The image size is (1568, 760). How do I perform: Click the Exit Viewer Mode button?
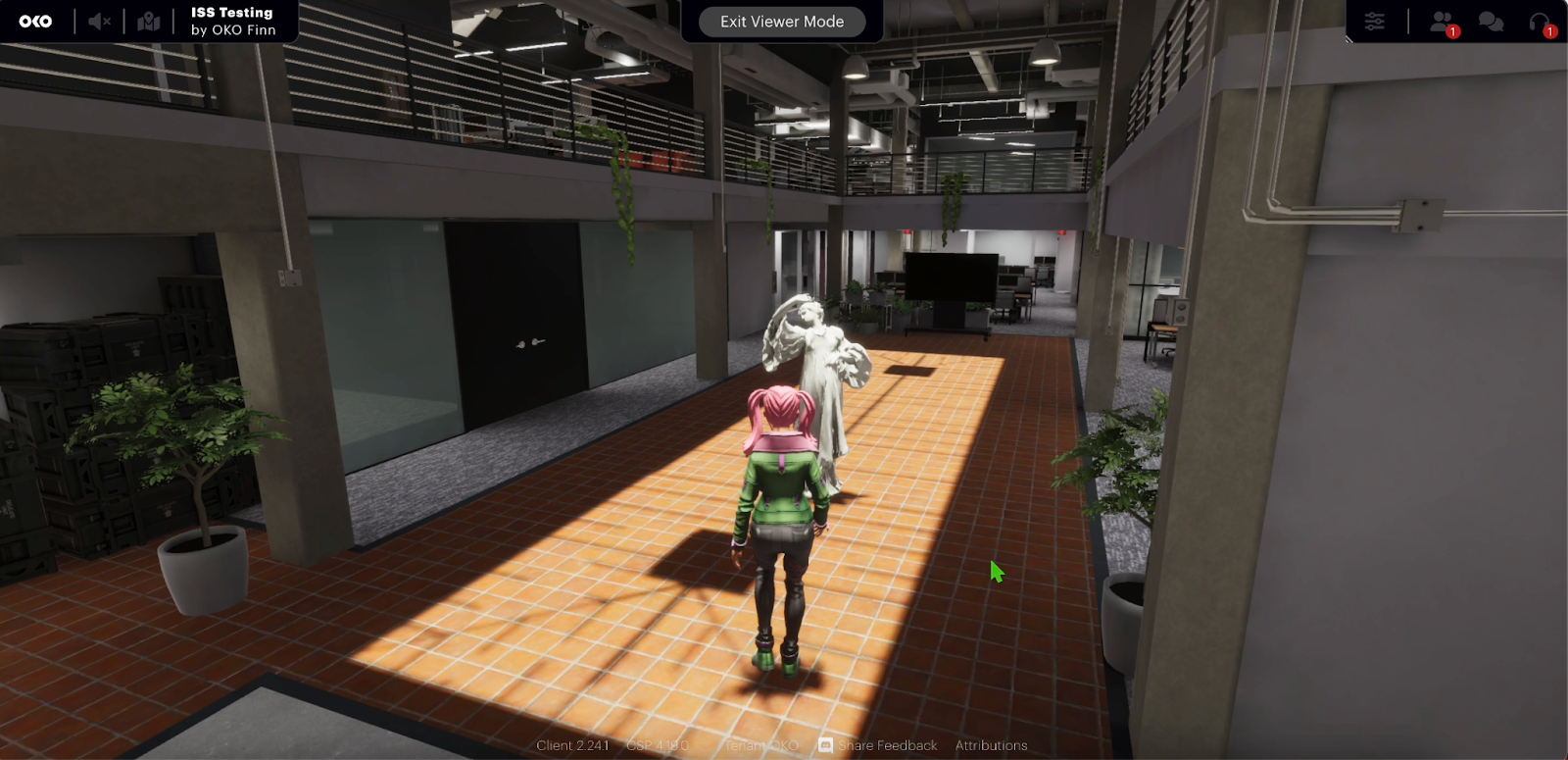coord(782,22)
